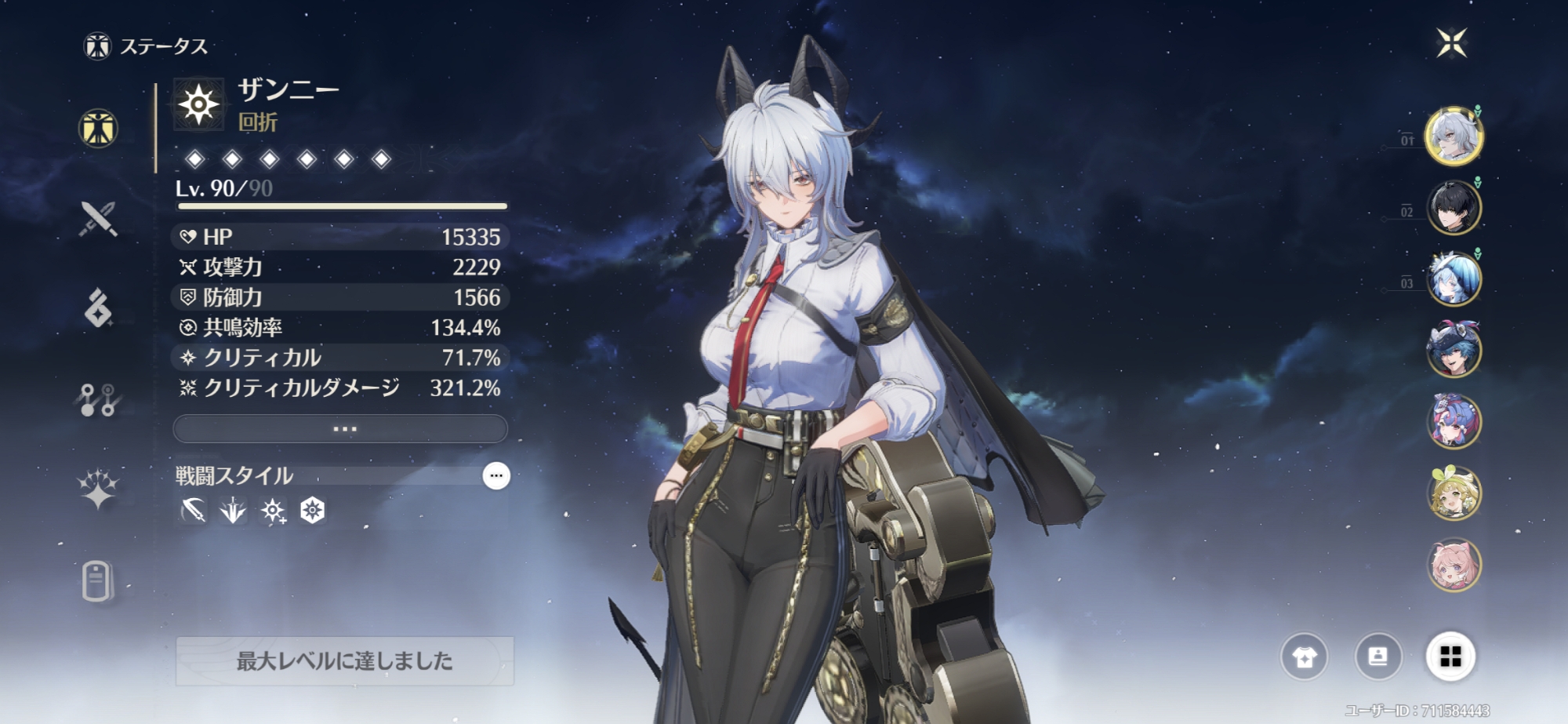Open the echo tab below the sword icon
1568x724 pixels.
[99, 308]
